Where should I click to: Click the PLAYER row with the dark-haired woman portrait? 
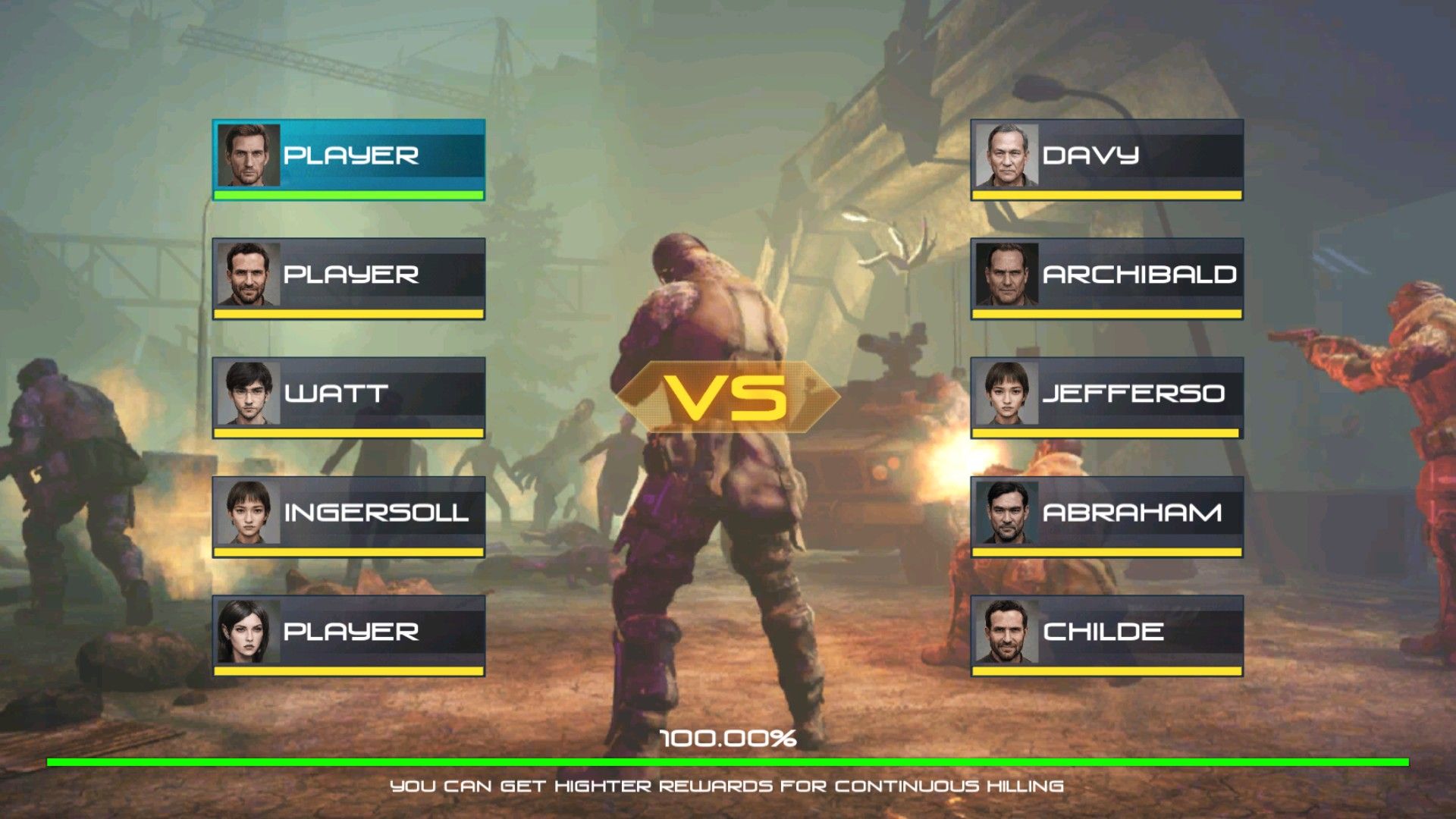click(x=349, y=634)
